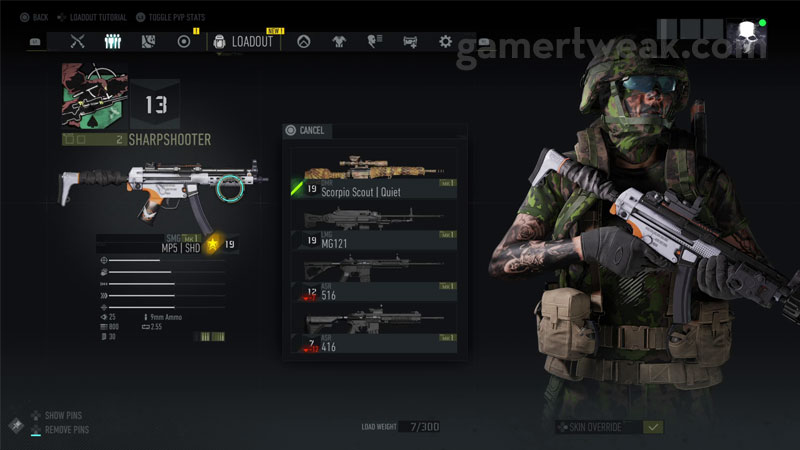Open the target objectives tab
This screenshot has height=450, width=800.
(183, 41)
